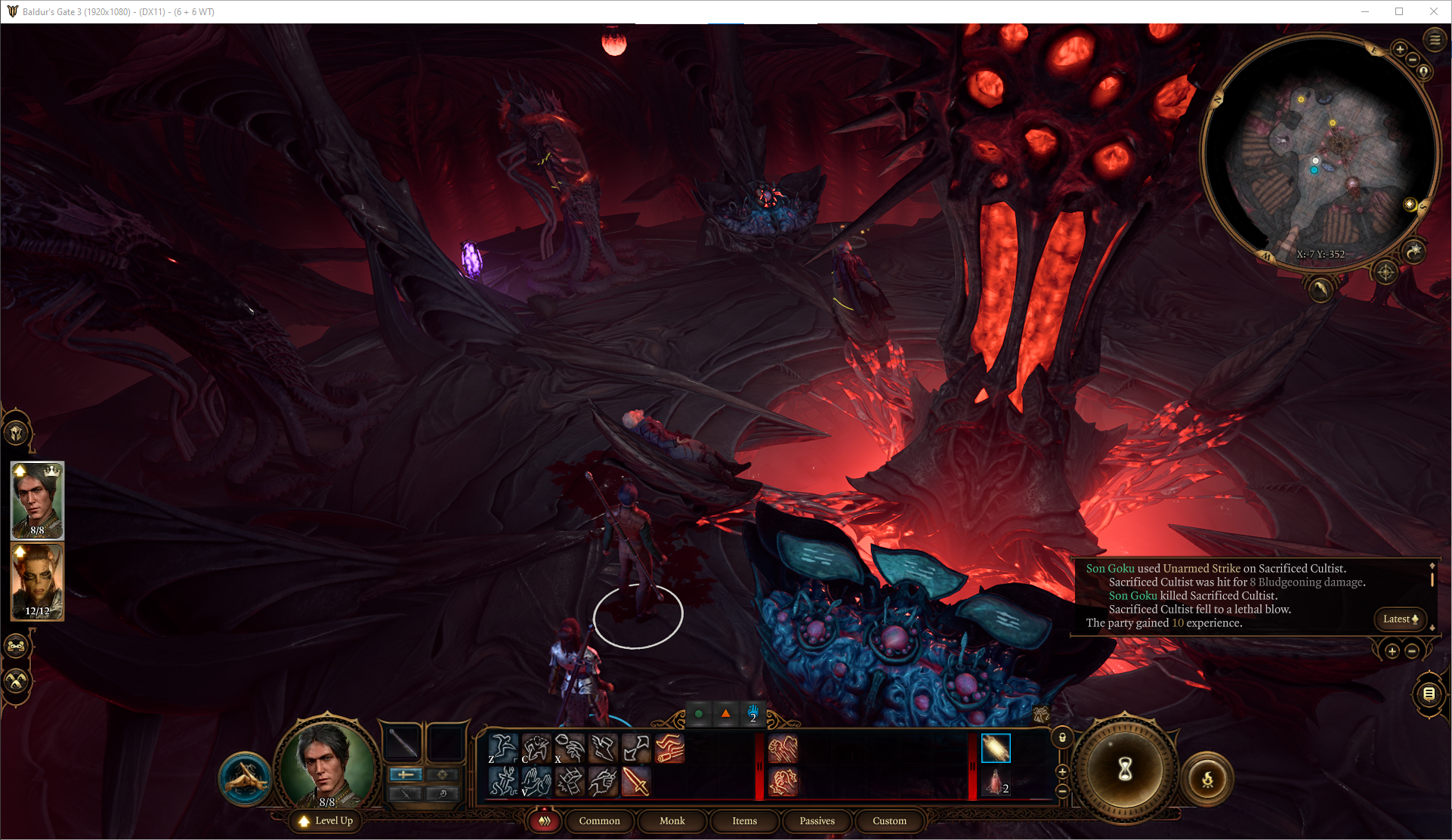The height and width of the screenshot is (840, 1452).
Task: Toggle the hotbar lock icon
Action: click(1062, 737)
